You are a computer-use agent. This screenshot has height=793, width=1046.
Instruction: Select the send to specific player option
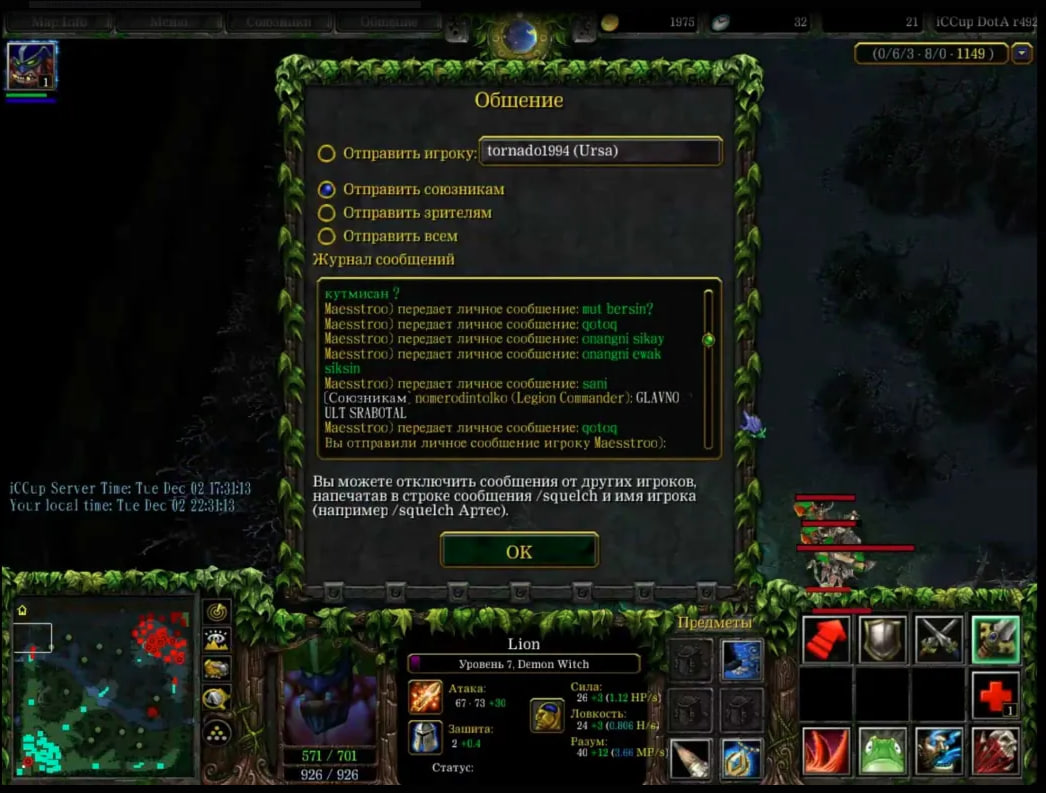point(326,153)
